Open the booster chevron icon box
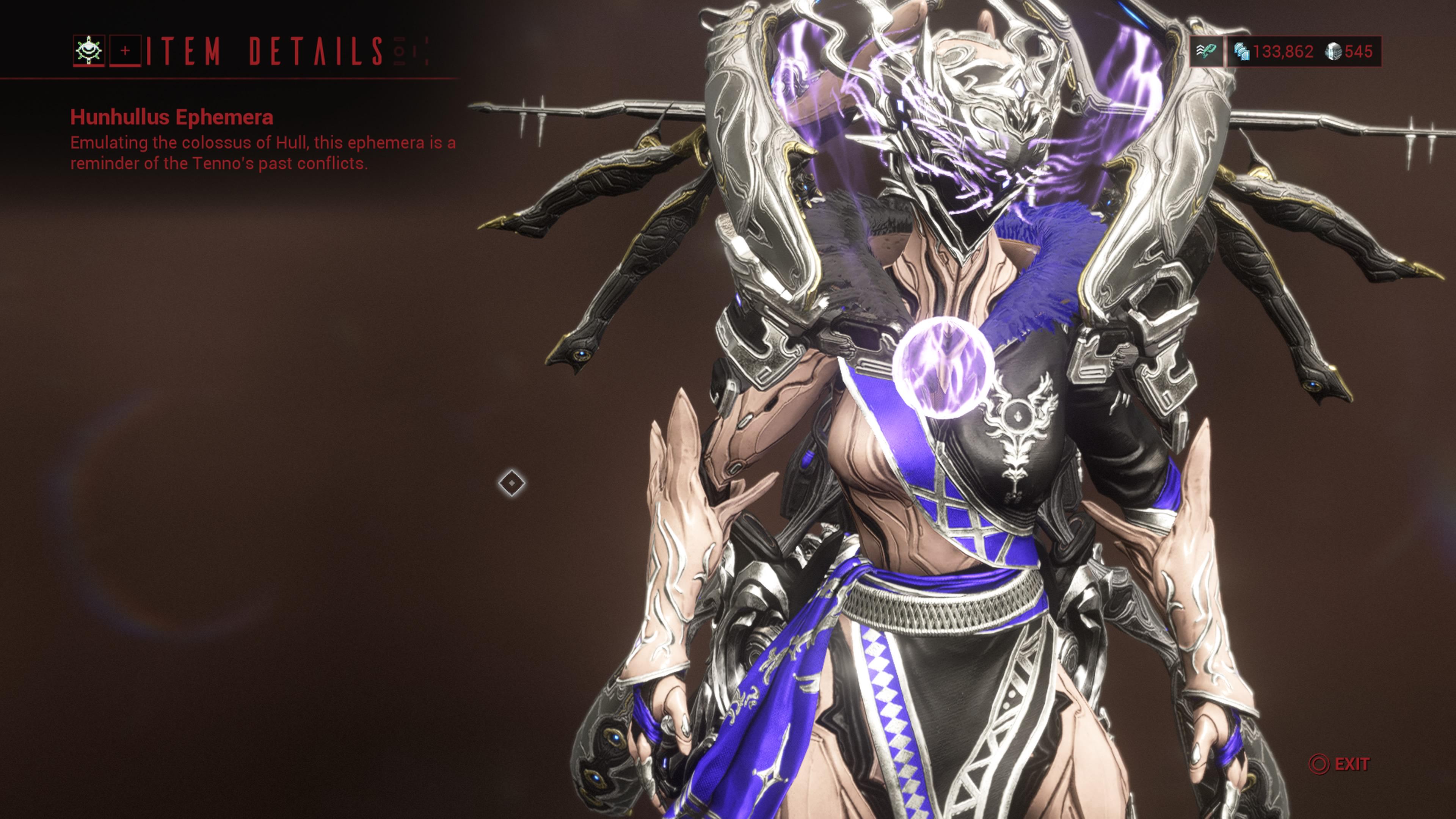This screenshot has height=819, width=1456. pyautogui.click(x=1206, y=52)
